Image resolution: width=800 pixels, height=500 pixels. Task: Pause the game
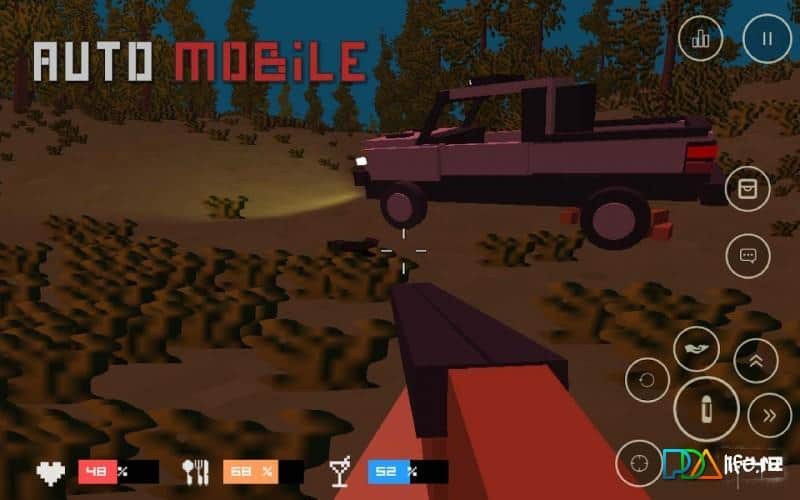point(767,39)
